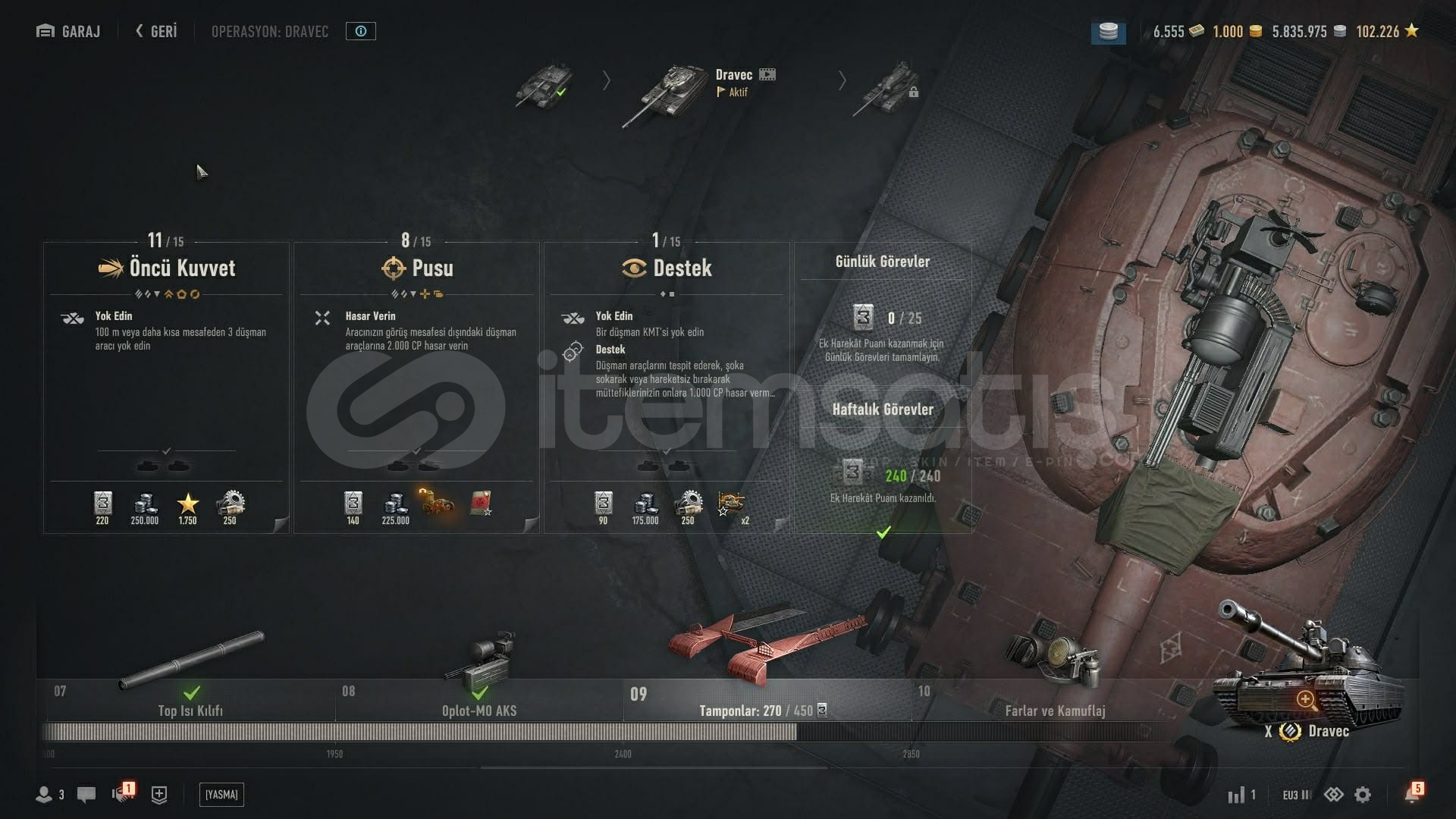
Task: Go to the Garaj screen
Action: pos(68,31)
